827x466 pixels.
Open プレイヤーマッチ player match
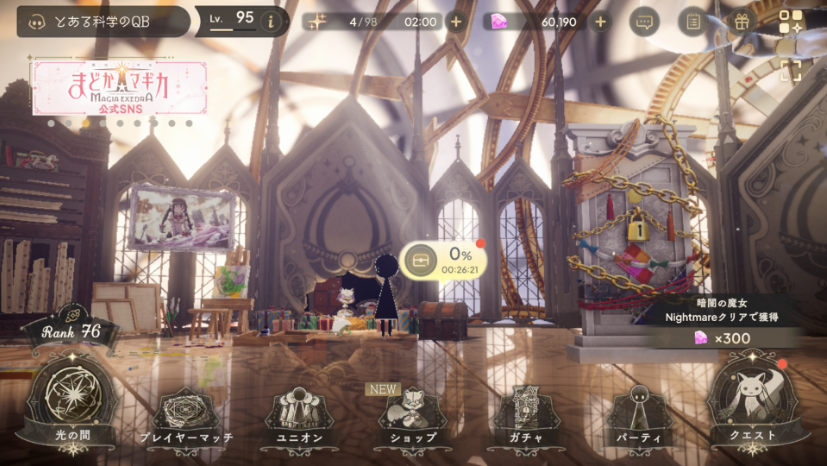tap(186, 417)
